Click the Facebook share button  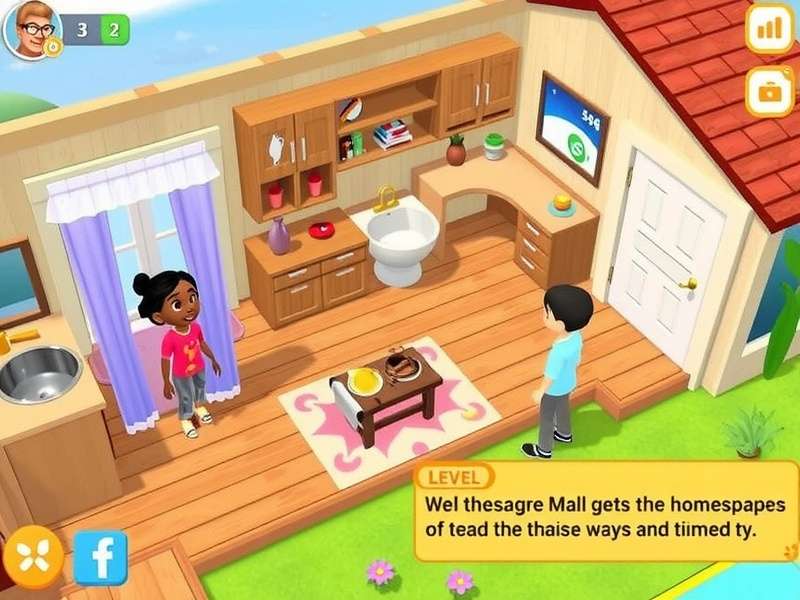(100, 558)
